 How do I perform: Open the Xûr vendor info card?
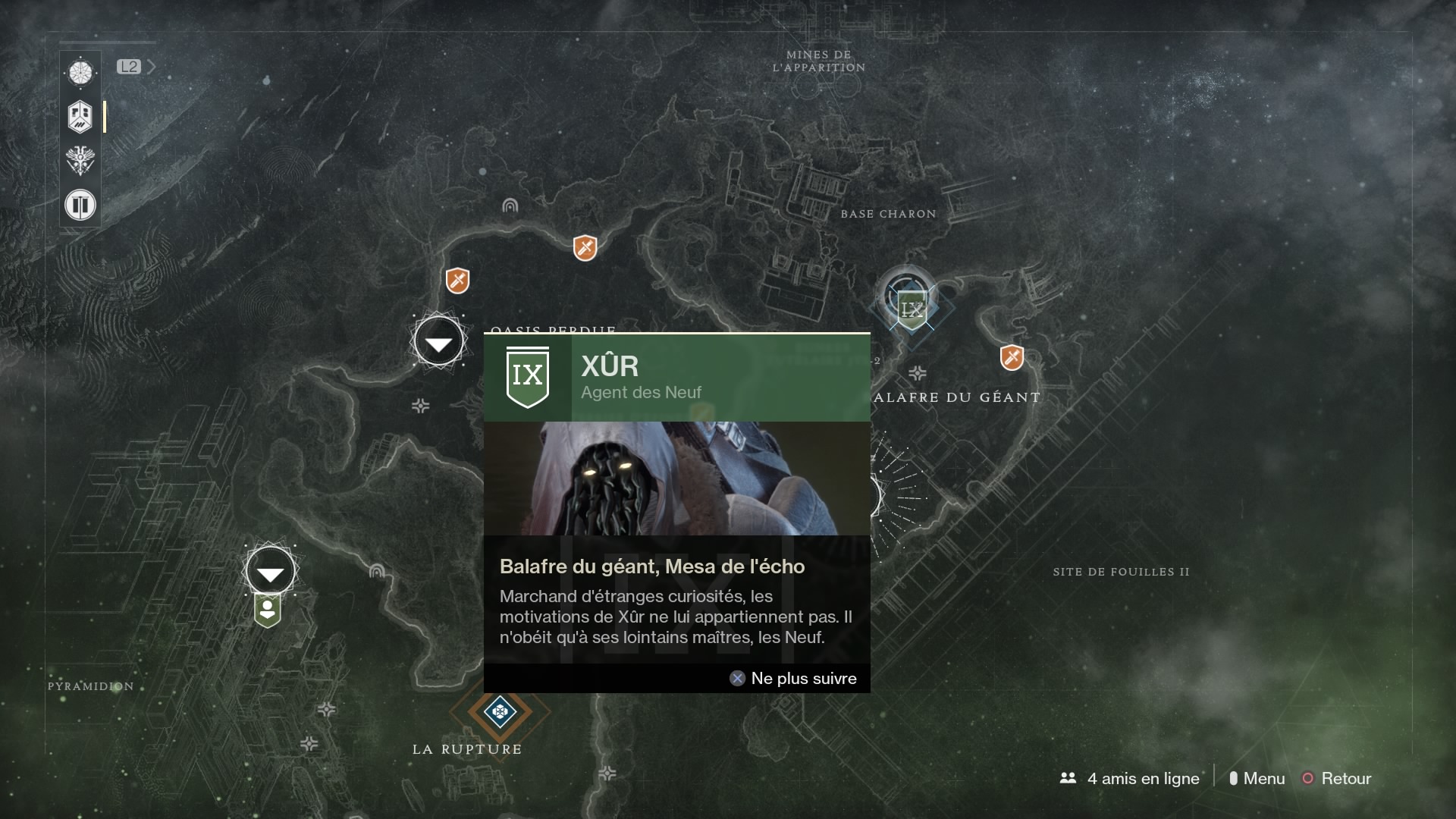click(676, 512)
